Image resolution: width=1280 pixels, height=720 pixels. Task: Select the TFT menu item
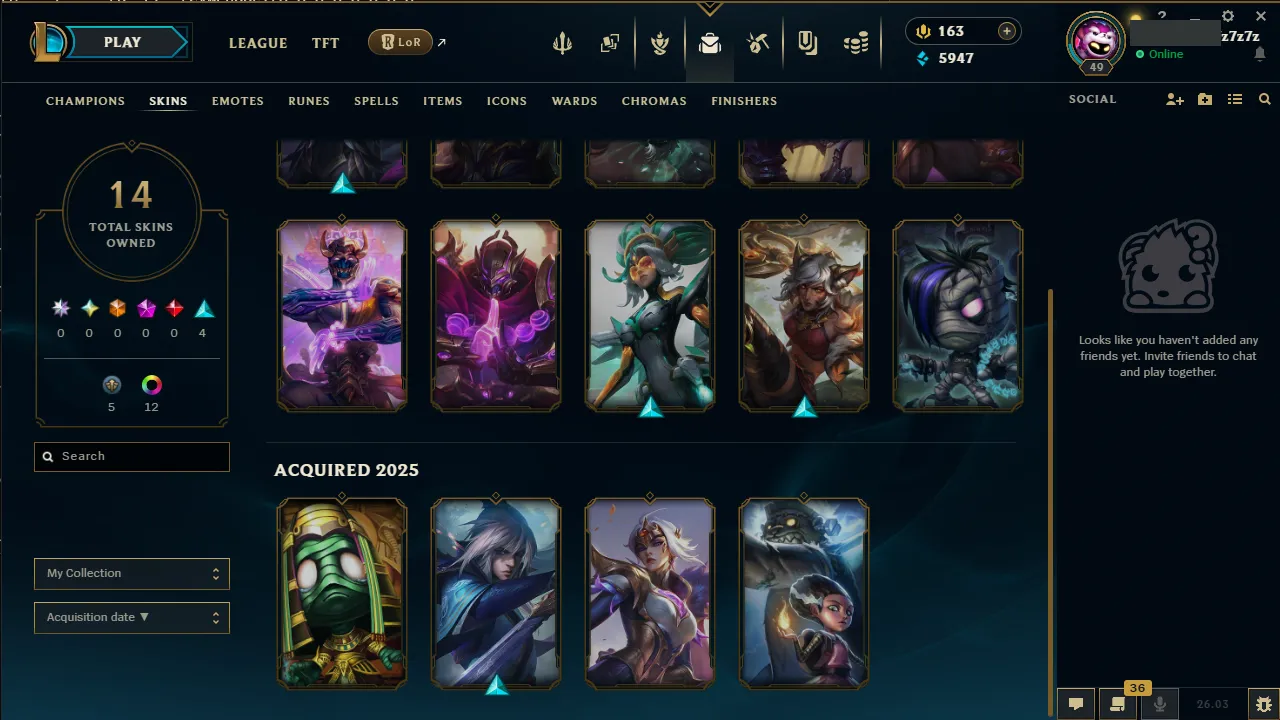click(326, 43)
